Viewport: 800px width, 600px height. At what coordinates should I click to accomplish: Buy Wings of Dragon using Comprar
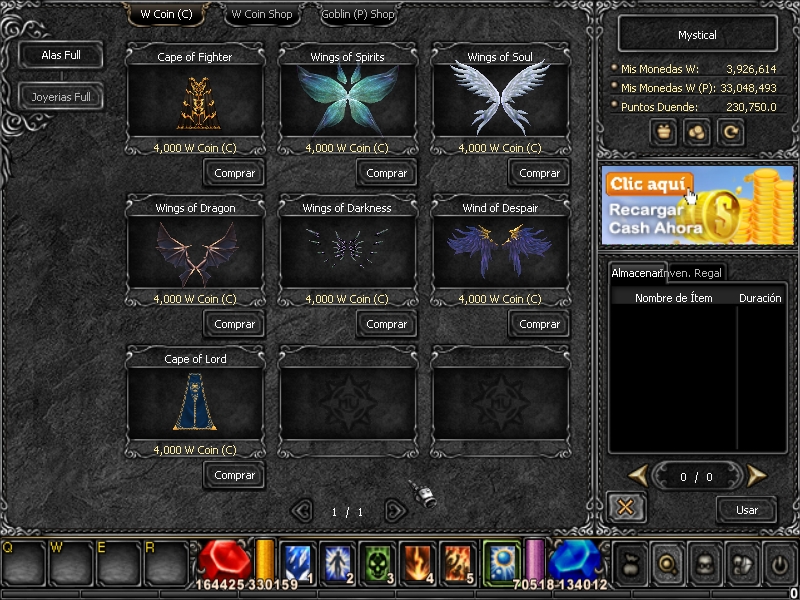click(235, 324)
